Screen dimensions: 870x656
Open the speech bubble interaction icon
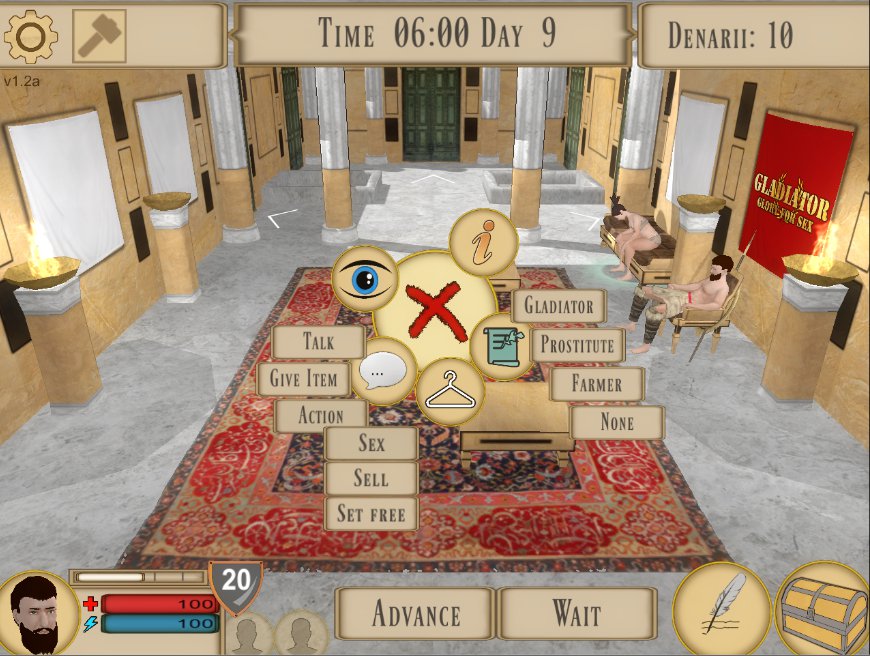point(385,371)
